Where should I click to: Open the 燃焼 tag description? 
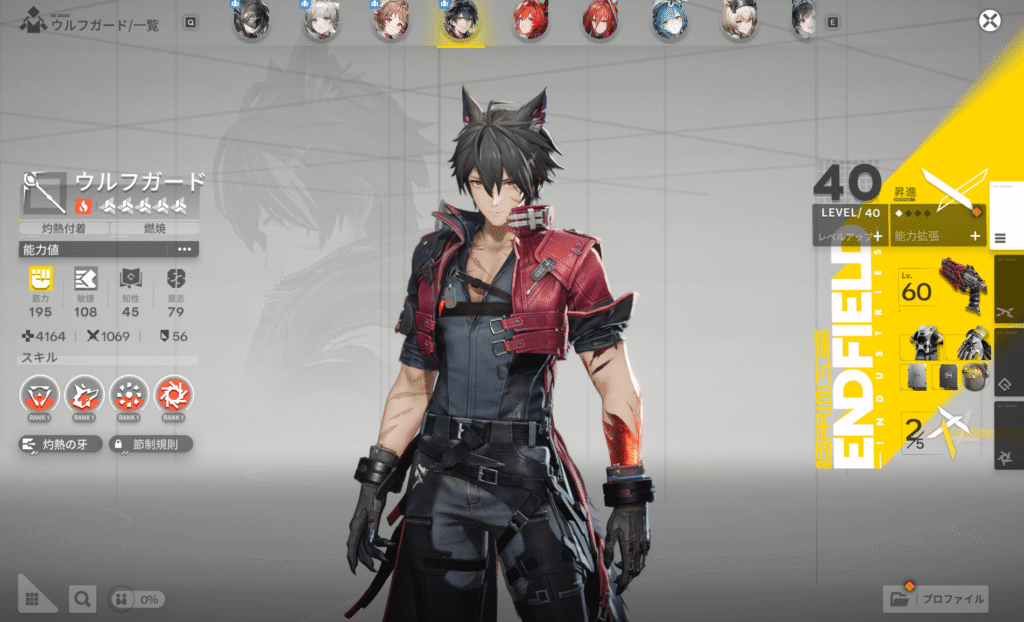(x=154, y=227)
